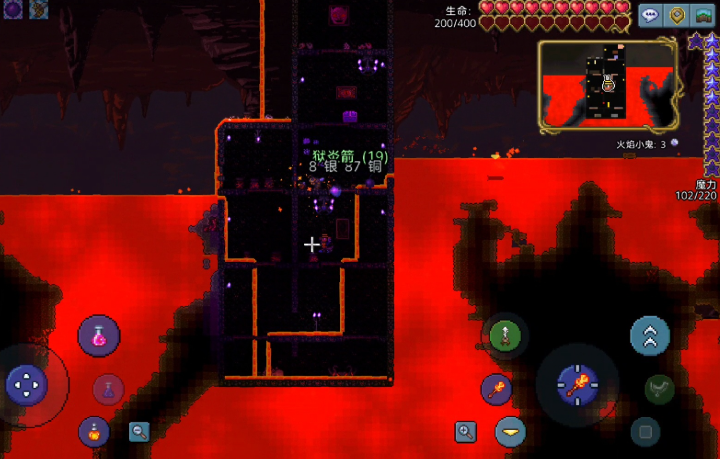Use the pink healing potion quick button
The width and height of the screenshot is (720, 459).
tap(99, 336)
